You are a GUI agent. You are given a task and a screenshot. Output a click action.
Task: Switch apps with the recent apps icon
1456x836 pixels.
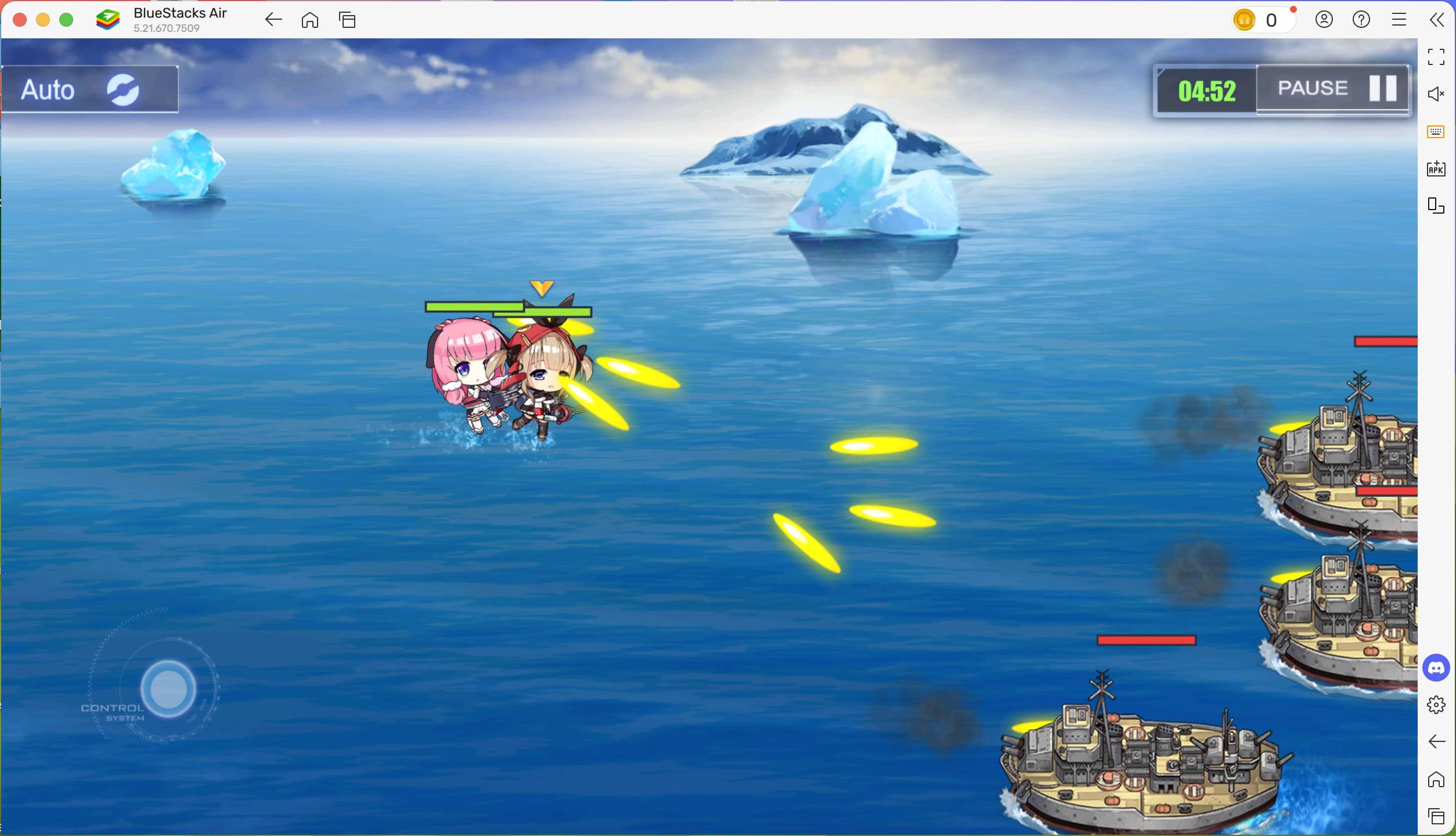(348, 19)
